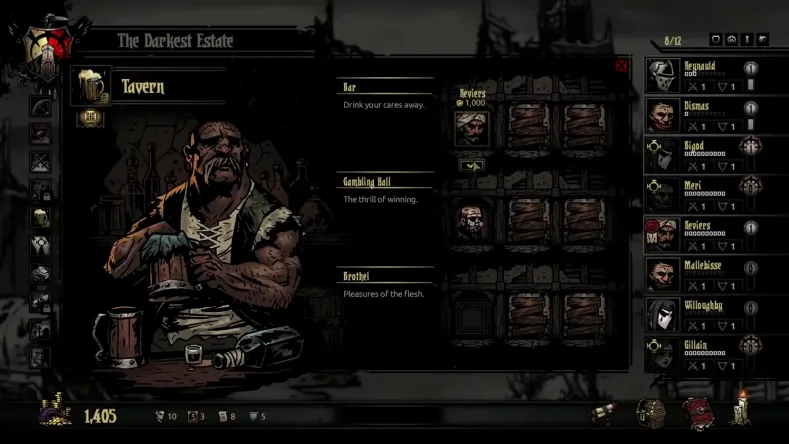Open the treasure chest inventory
The width and height of the screenshot is (789, 444).
(x=653, y=412)
